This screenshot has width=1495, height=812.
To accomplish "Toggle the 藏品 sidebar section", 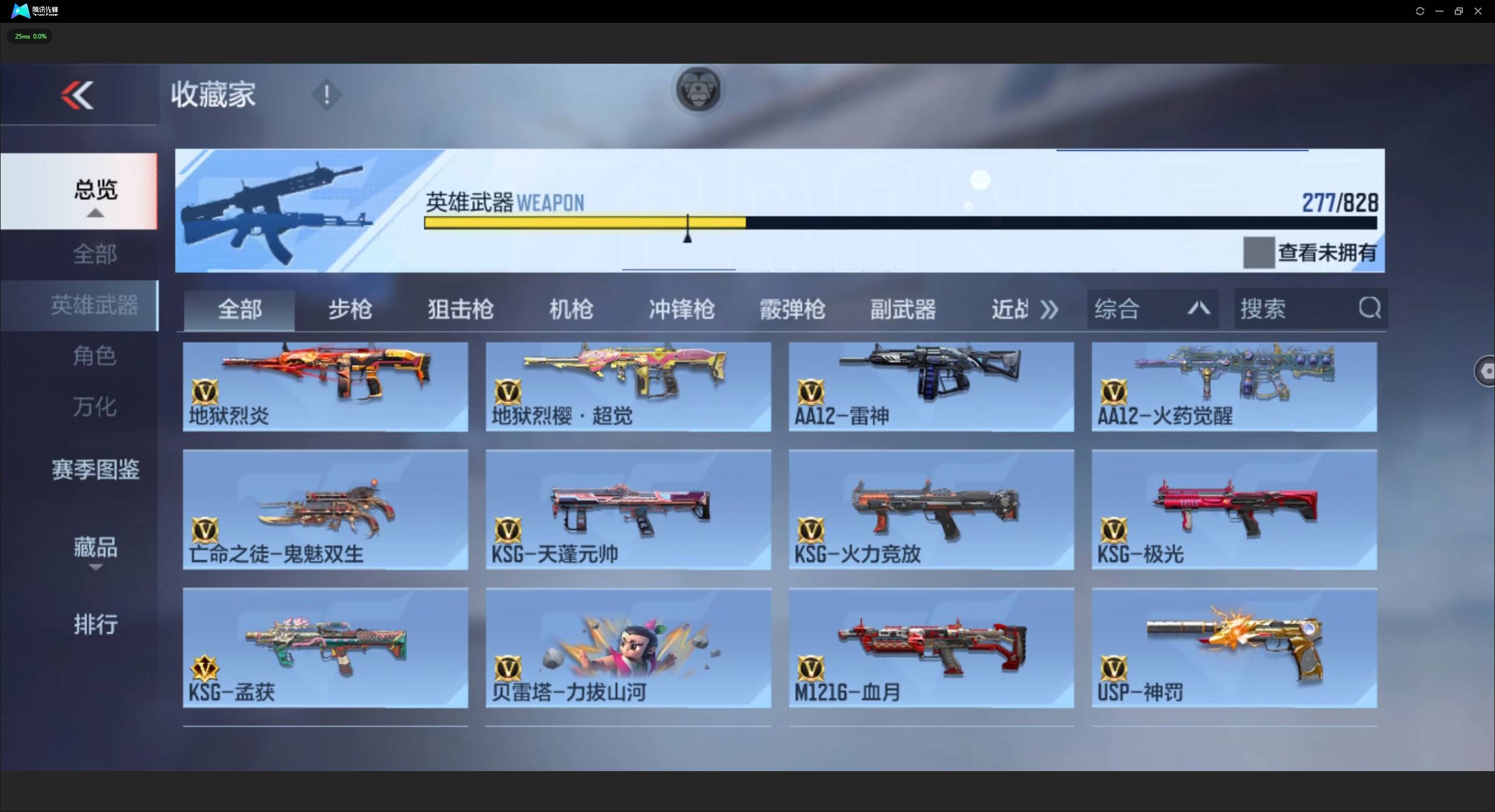I will coord(95,547).
